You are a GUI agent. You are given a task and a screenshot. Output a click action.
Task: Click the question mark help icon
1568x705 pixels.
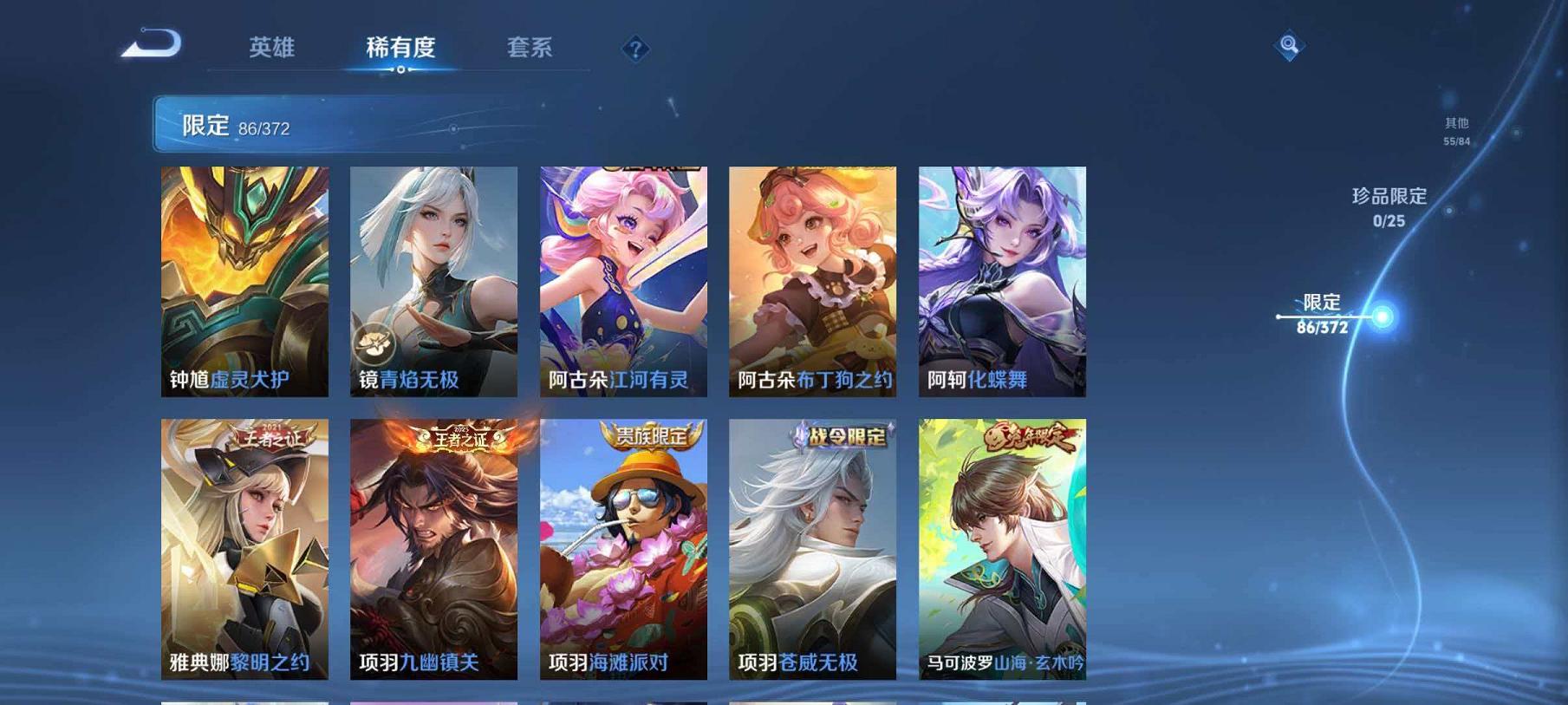tap(635, 49)
